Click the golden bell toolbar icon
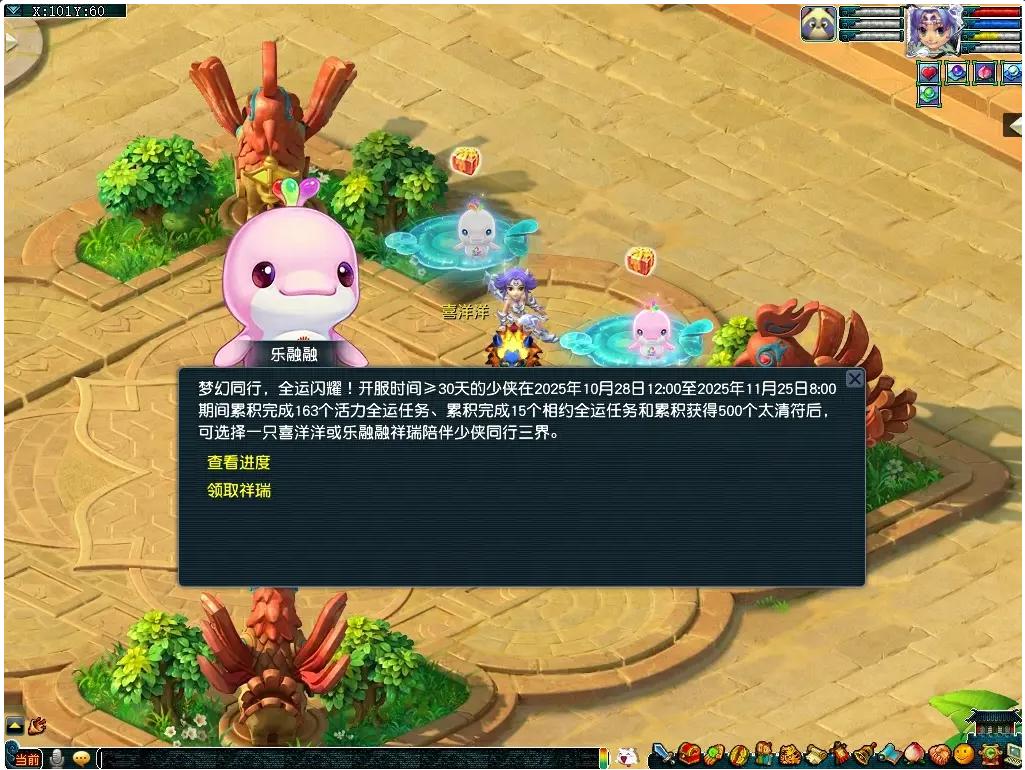The width and height of the screenshot is (1025, 770). (x=863, y=754)
